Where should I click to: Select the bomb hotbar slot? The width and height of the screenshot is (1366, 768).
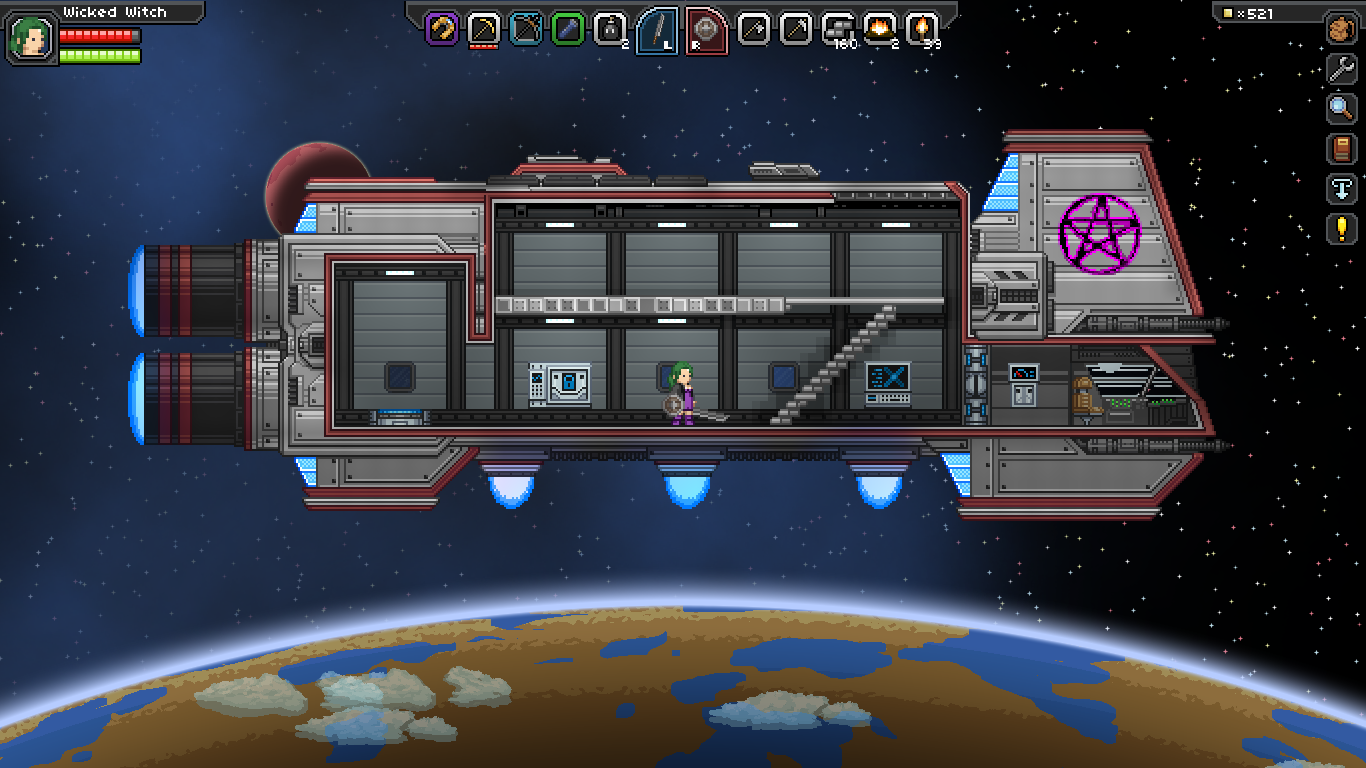click(610, 27)
